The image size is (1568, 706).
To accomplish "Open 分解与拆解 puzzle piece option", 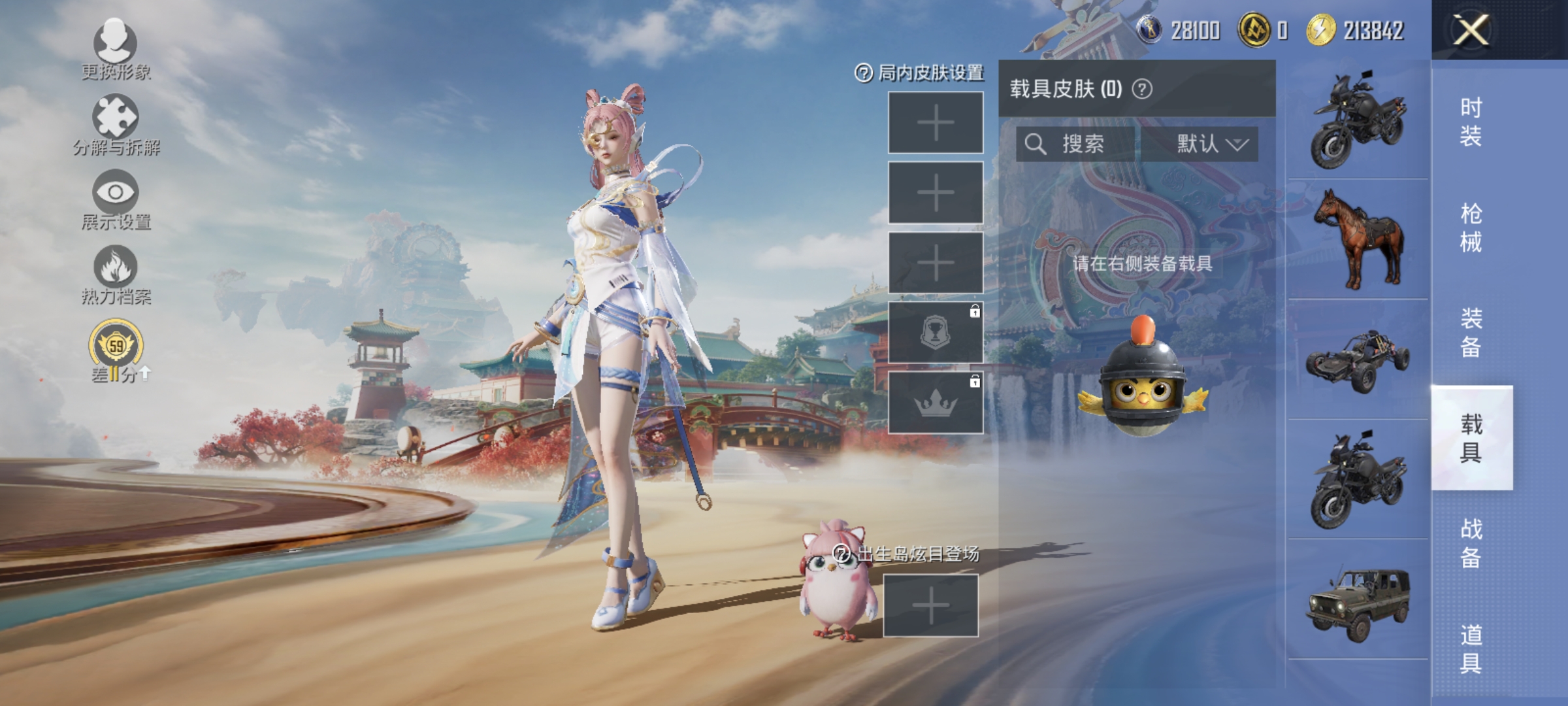I will (116, 125).
